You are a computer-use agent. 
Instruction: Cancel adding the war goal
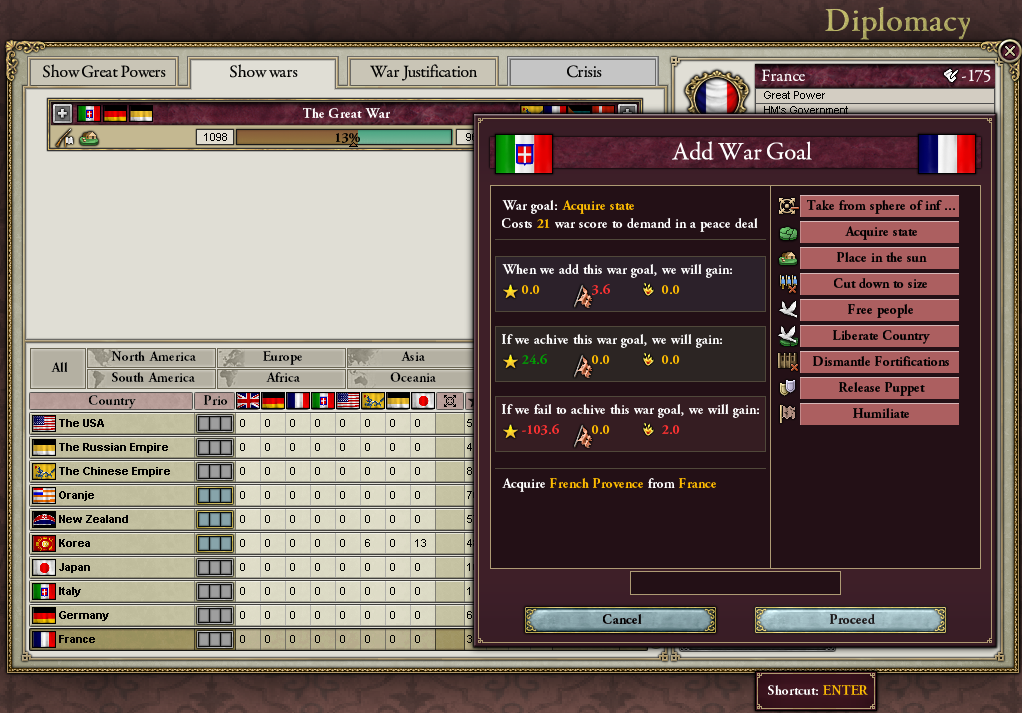click(x=621, y=620)
